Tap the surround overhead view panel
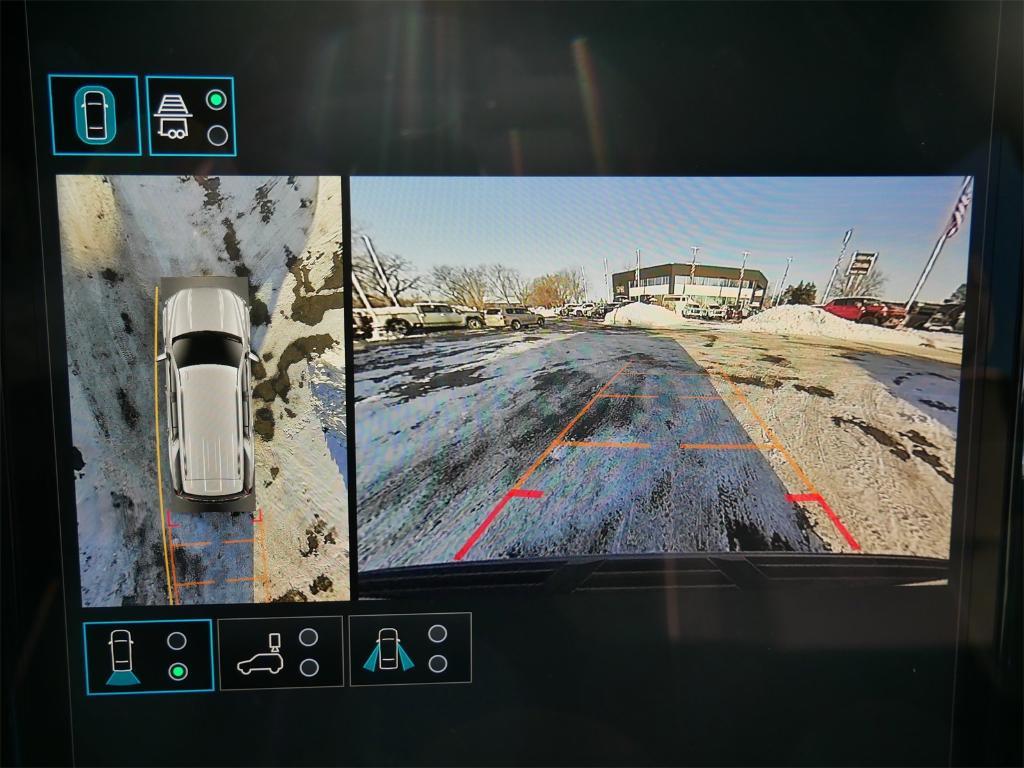1024x768 pixels. (x=202, y=390)
